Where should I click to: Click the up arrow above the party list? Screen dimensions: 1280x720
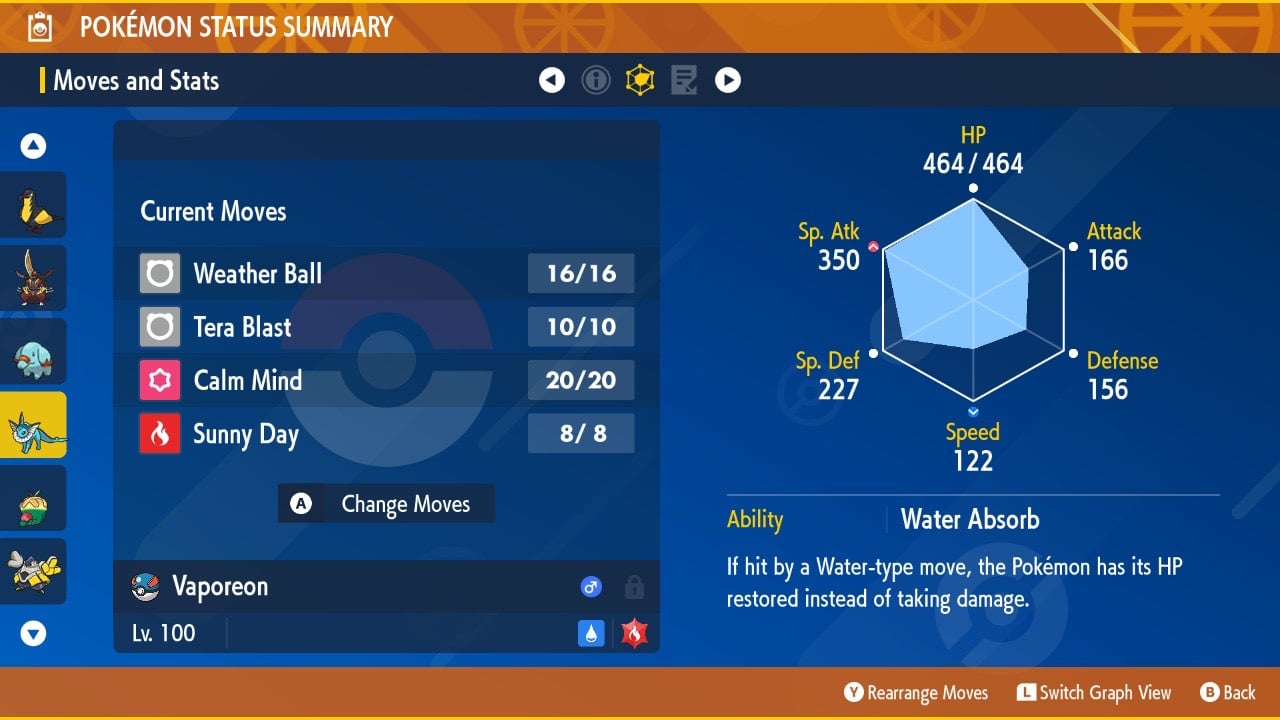(34, 145)
